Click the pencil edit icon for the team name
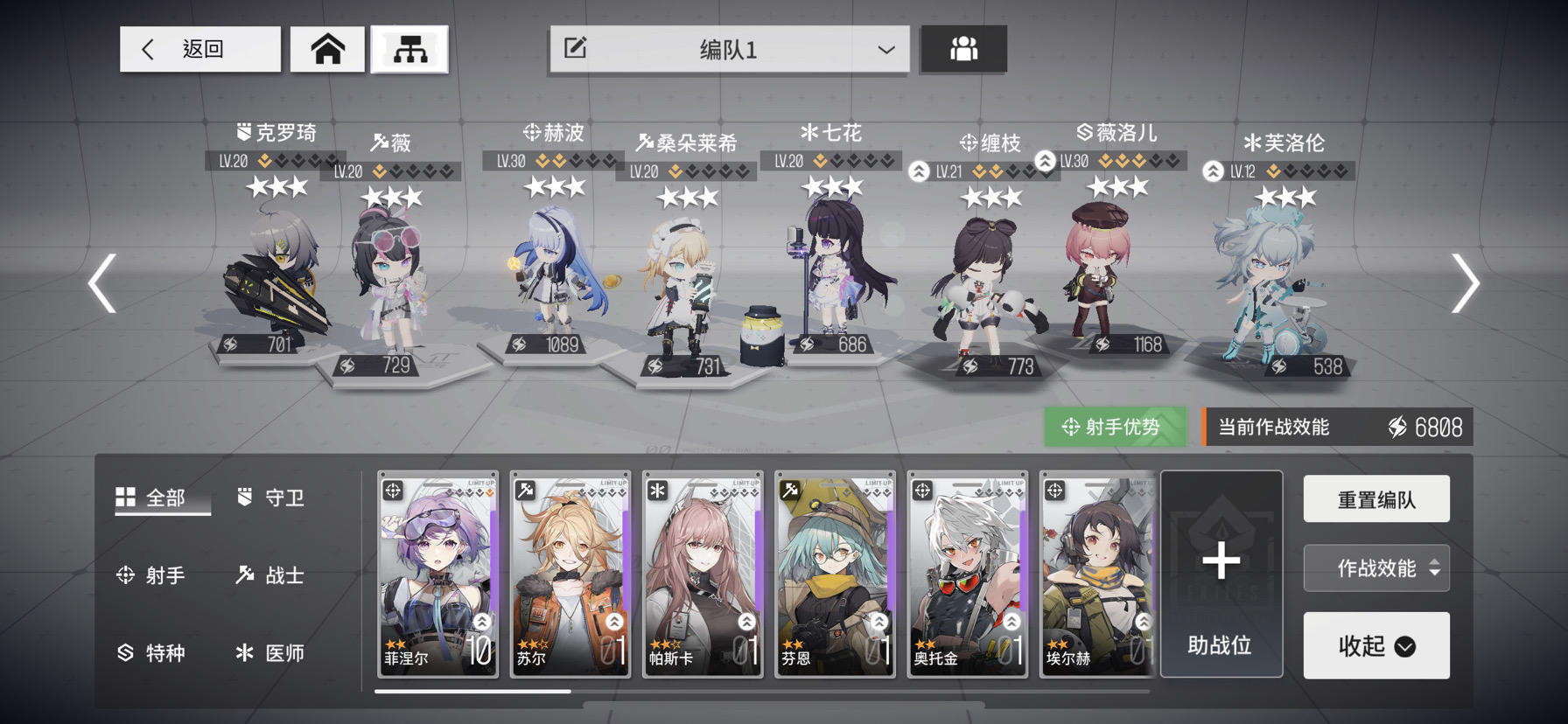The width and height of the screenshot is (1568, 724). (x=575, y=50)
